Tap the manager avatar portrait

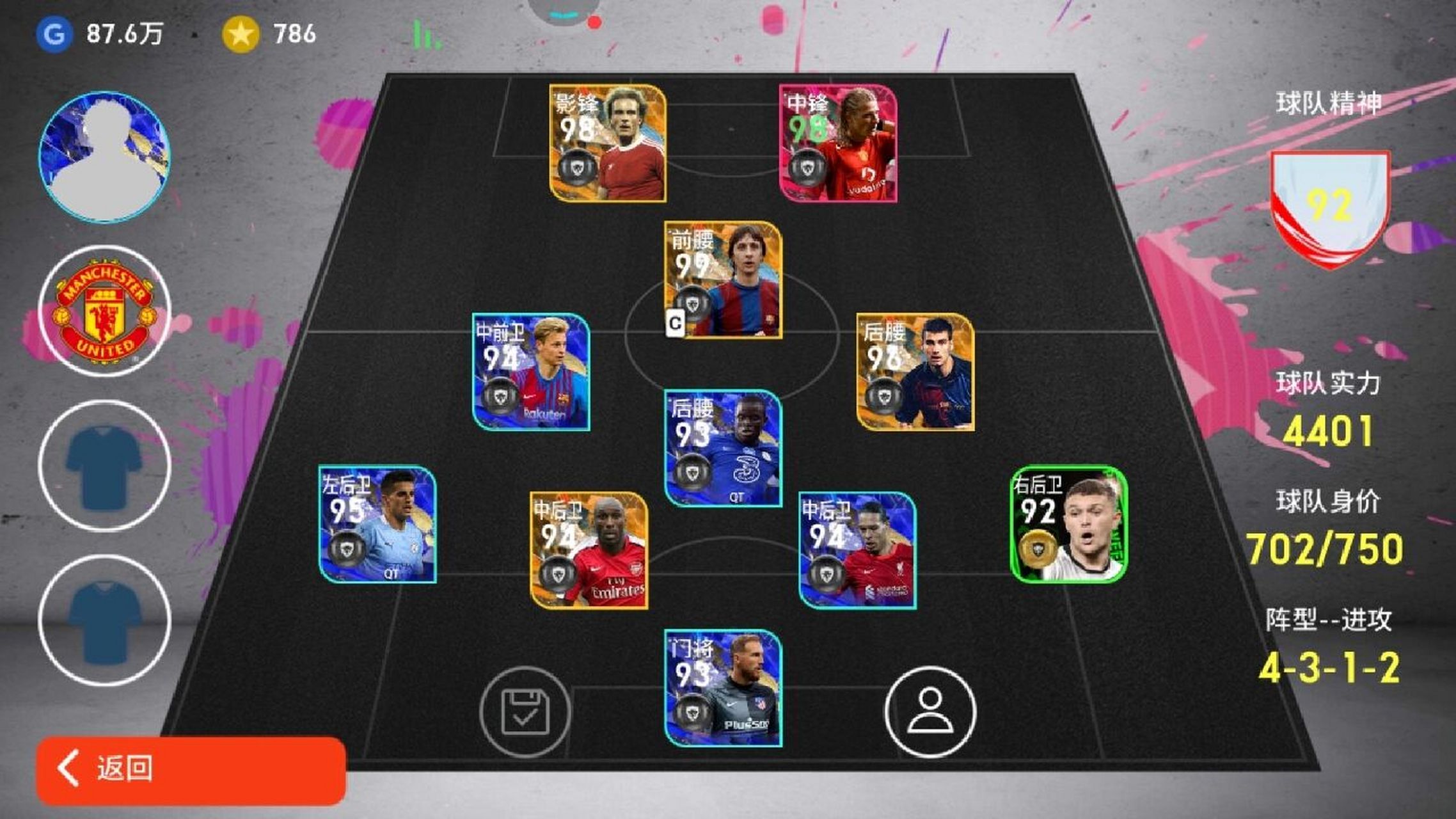tap(105, 157)
